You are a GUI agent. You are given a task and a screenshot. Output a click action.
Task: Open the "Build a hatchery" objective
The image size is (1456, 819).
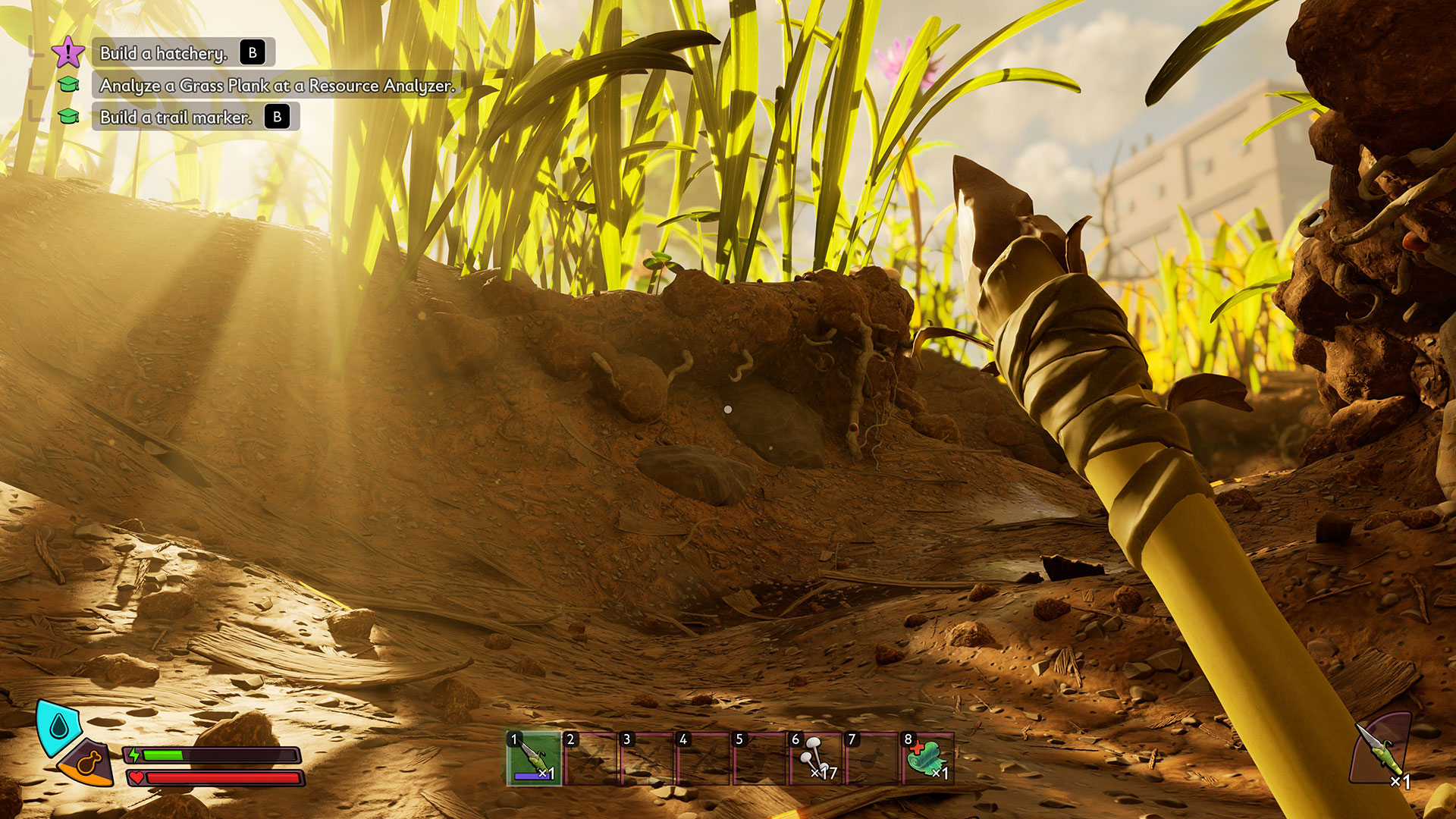(x=164, y=53)
